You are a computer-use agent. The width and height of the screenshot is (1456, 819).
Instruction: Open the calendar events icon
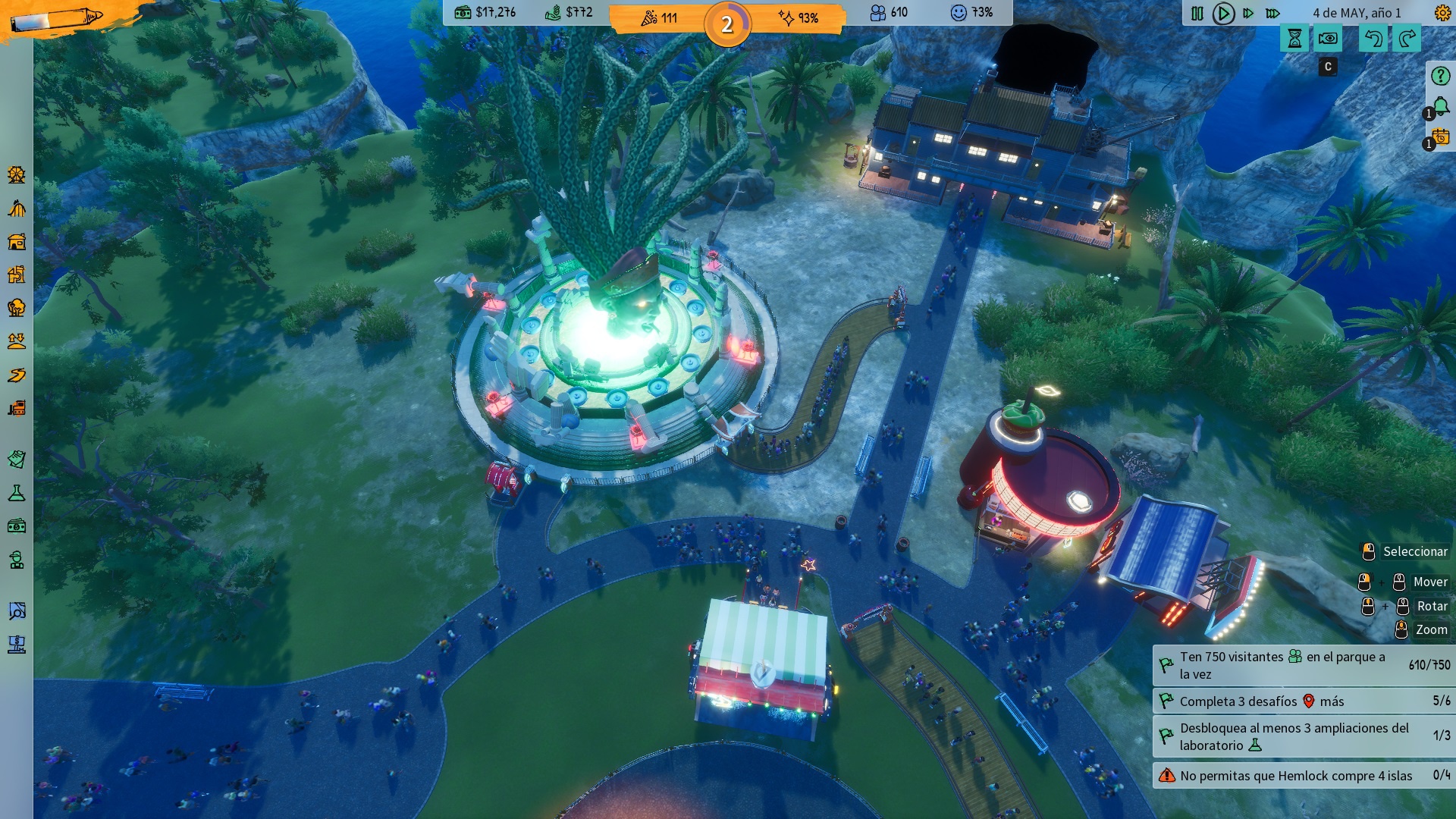[1440, 137]
